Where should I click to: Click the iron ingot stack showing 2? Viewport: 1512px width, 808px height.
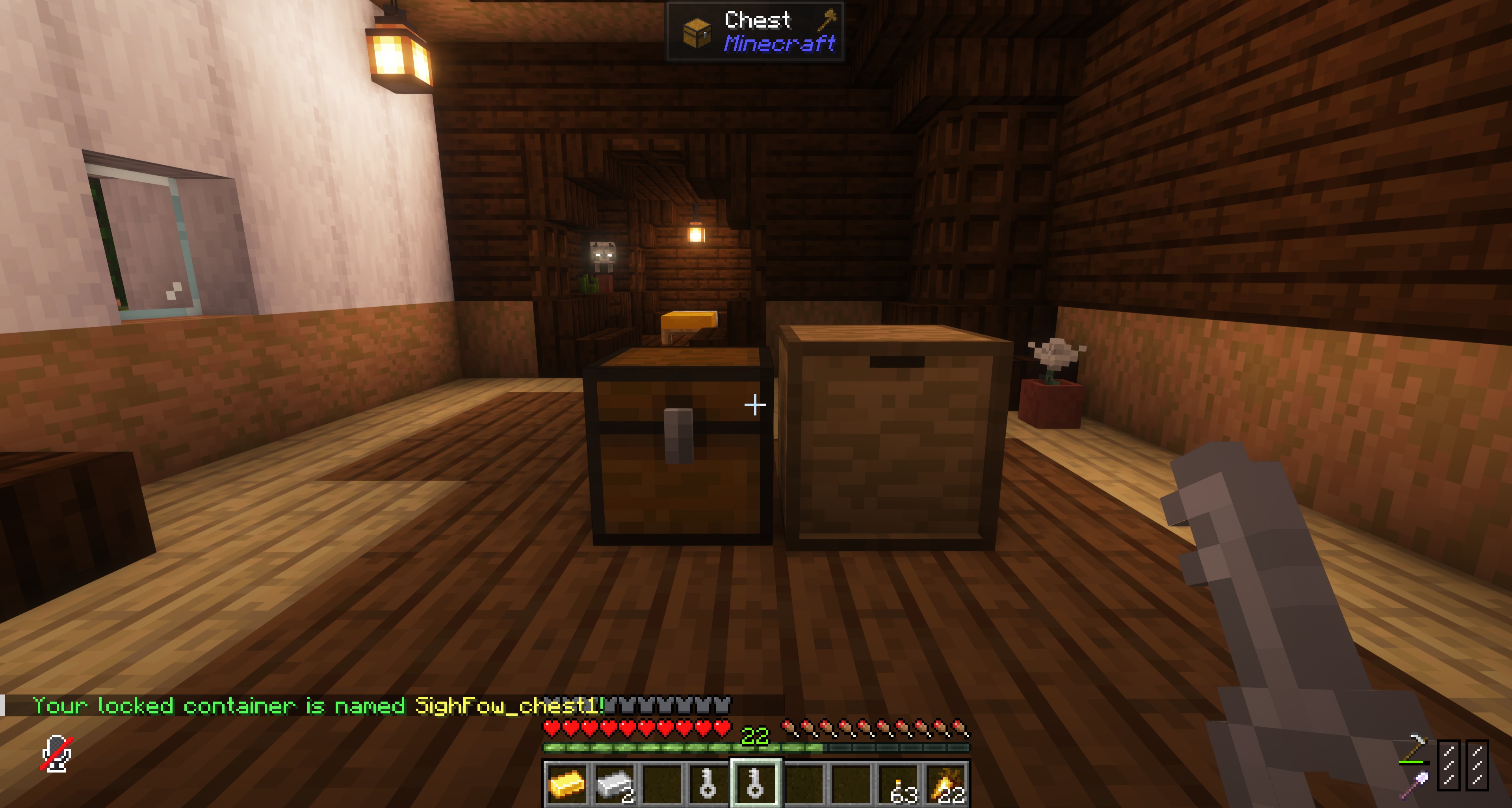615,784
